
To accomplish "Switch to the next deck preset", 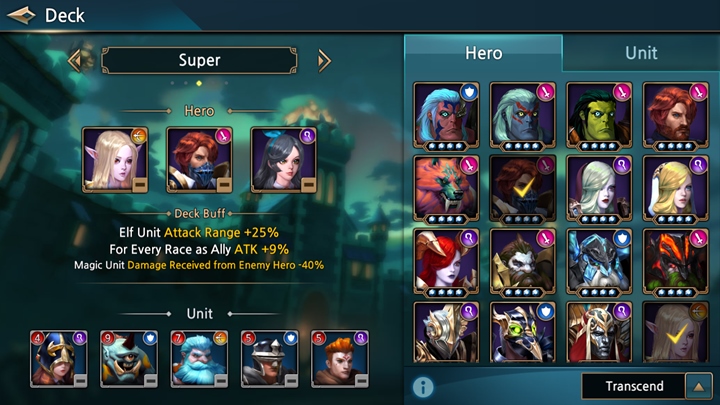I will (323, 60).
